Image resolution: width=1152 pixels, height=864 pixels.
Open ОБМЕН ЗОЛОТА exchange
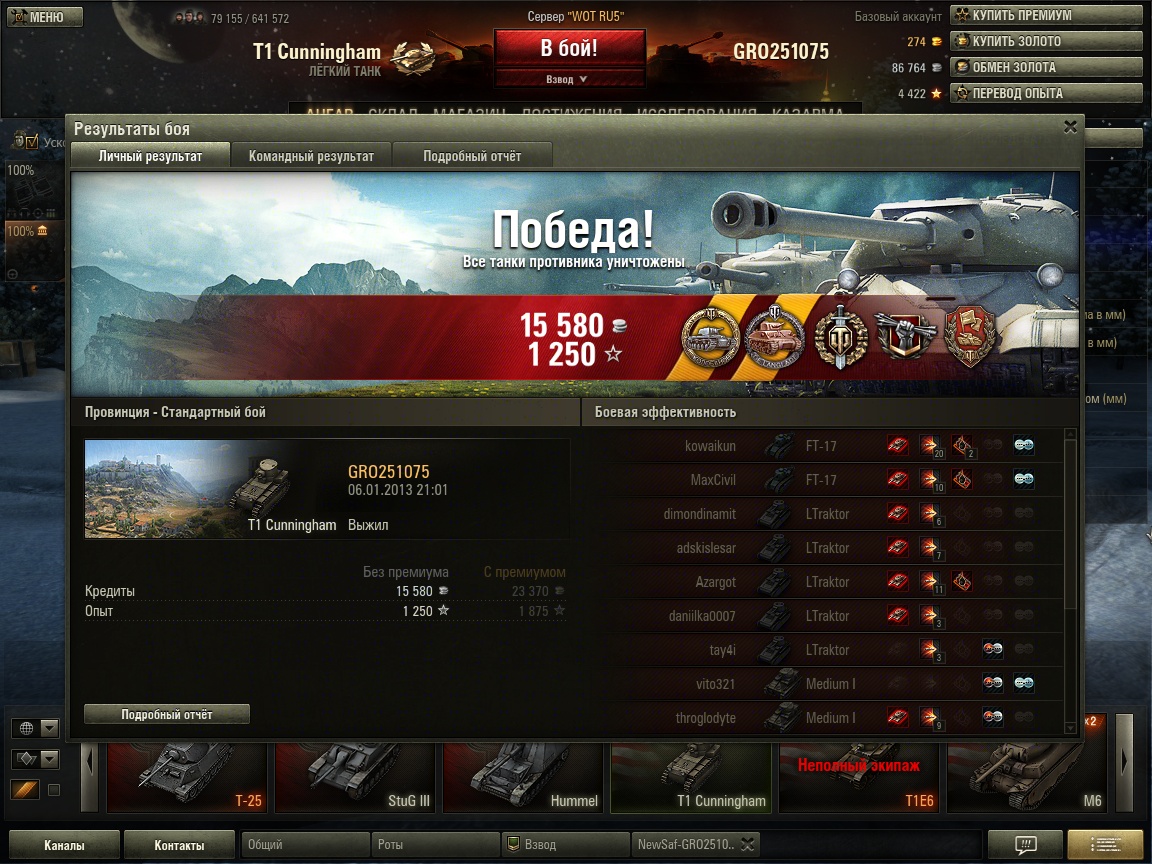(1045, 67)
